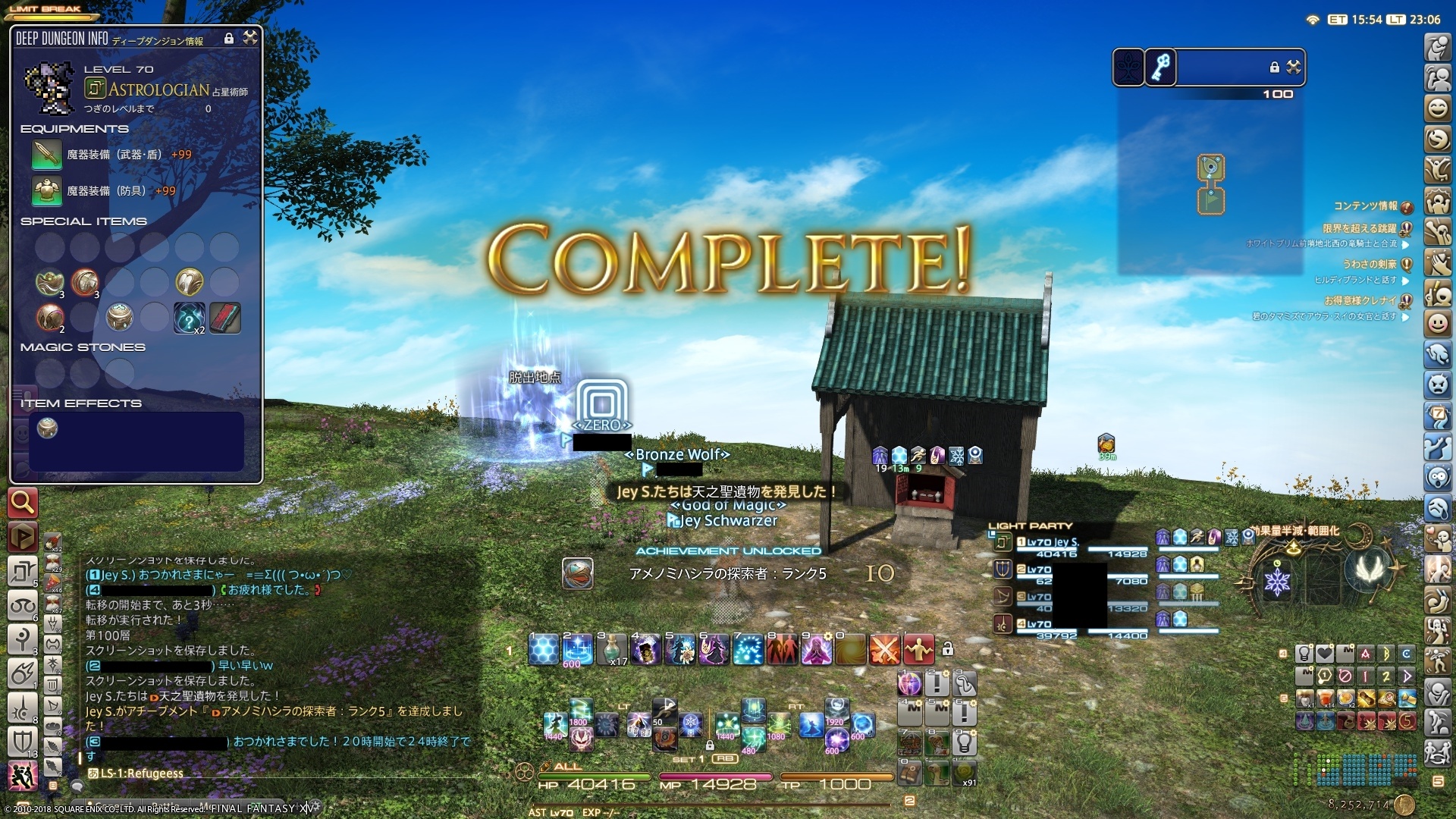Click the laughing face emote icon
This screenshot has width=1456, height=819.
click(x=1437, y=108)
